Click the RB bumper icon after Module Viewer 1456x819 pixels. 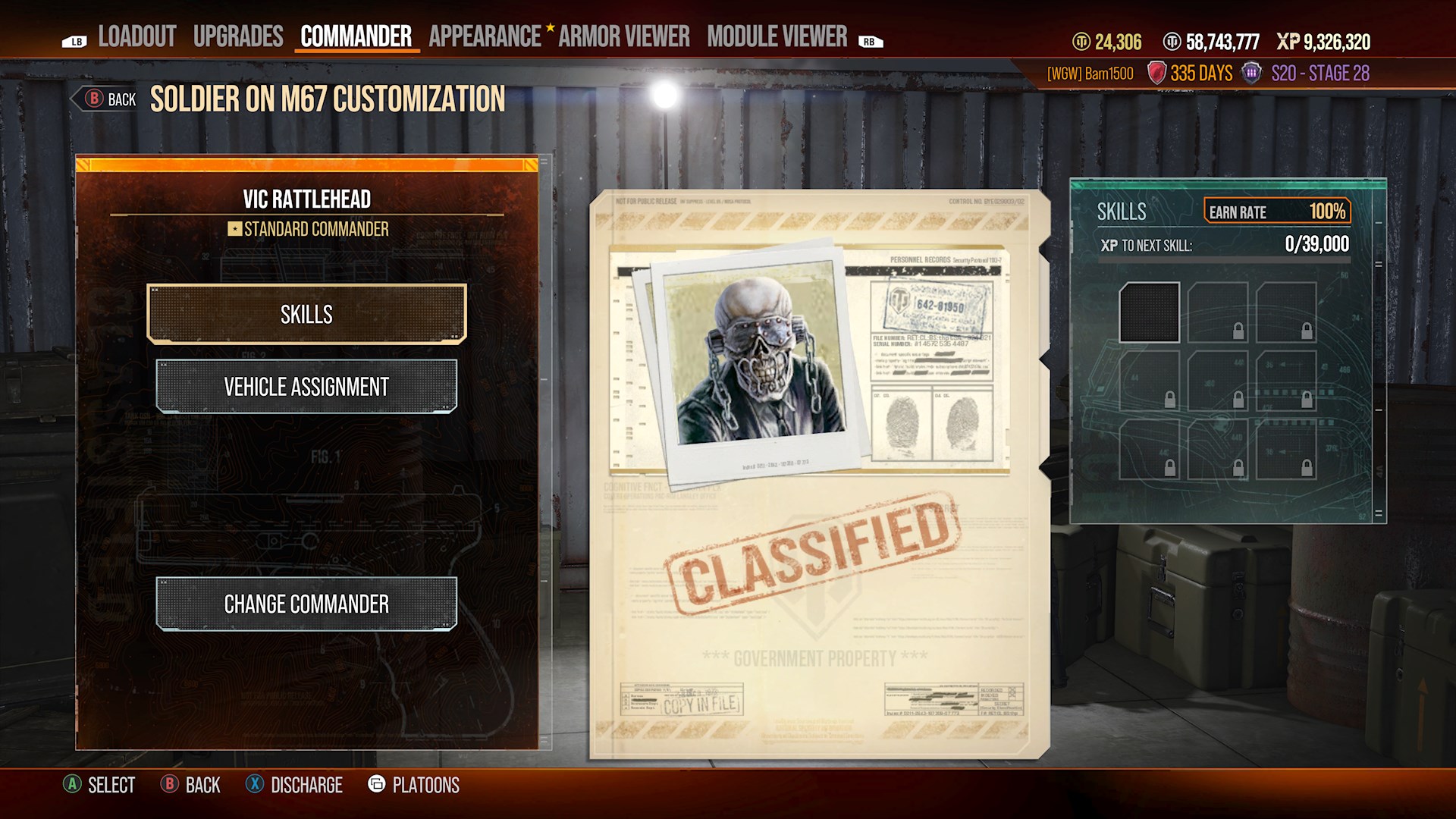(x=869, y=42)
